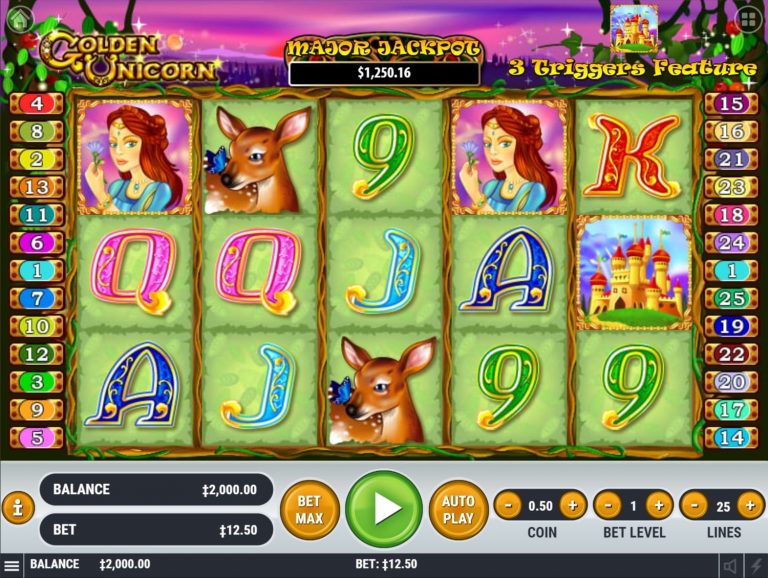The height and width of the screenshot is (578, 768).
Task: Click the Bet Max button
Action: click(x=309, y=509)
